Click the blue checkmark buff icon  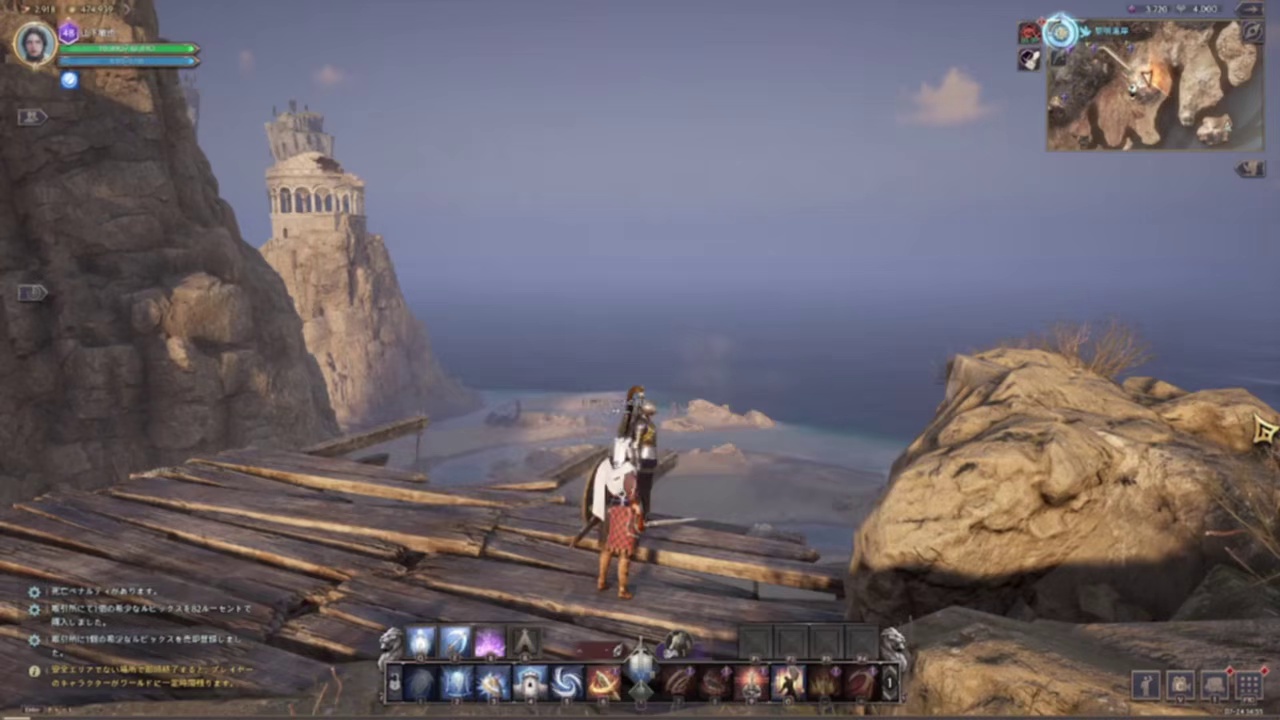(x=69, y=80)
